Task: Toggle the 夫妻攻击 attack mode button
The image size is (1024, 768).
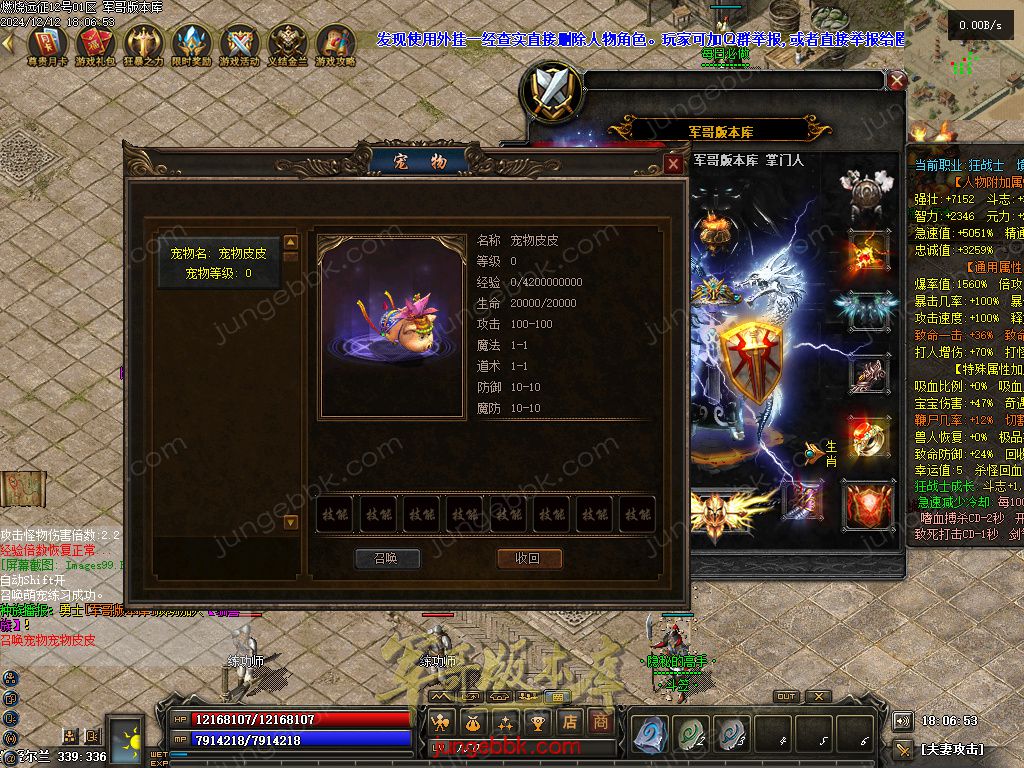Action: coord(951,748)
